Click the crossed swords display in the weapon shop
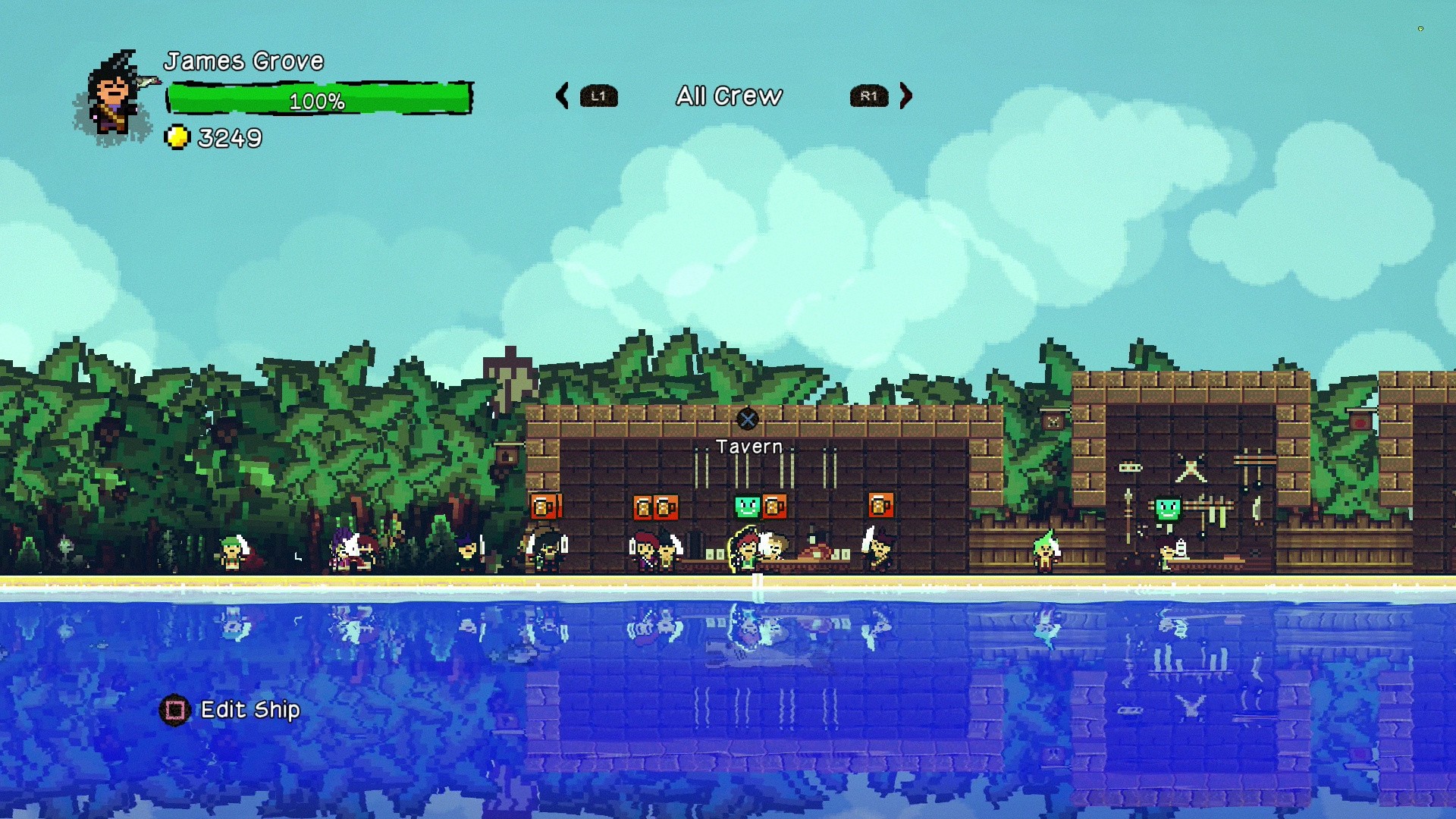The image size is (1456, 819). (1191, 467)
